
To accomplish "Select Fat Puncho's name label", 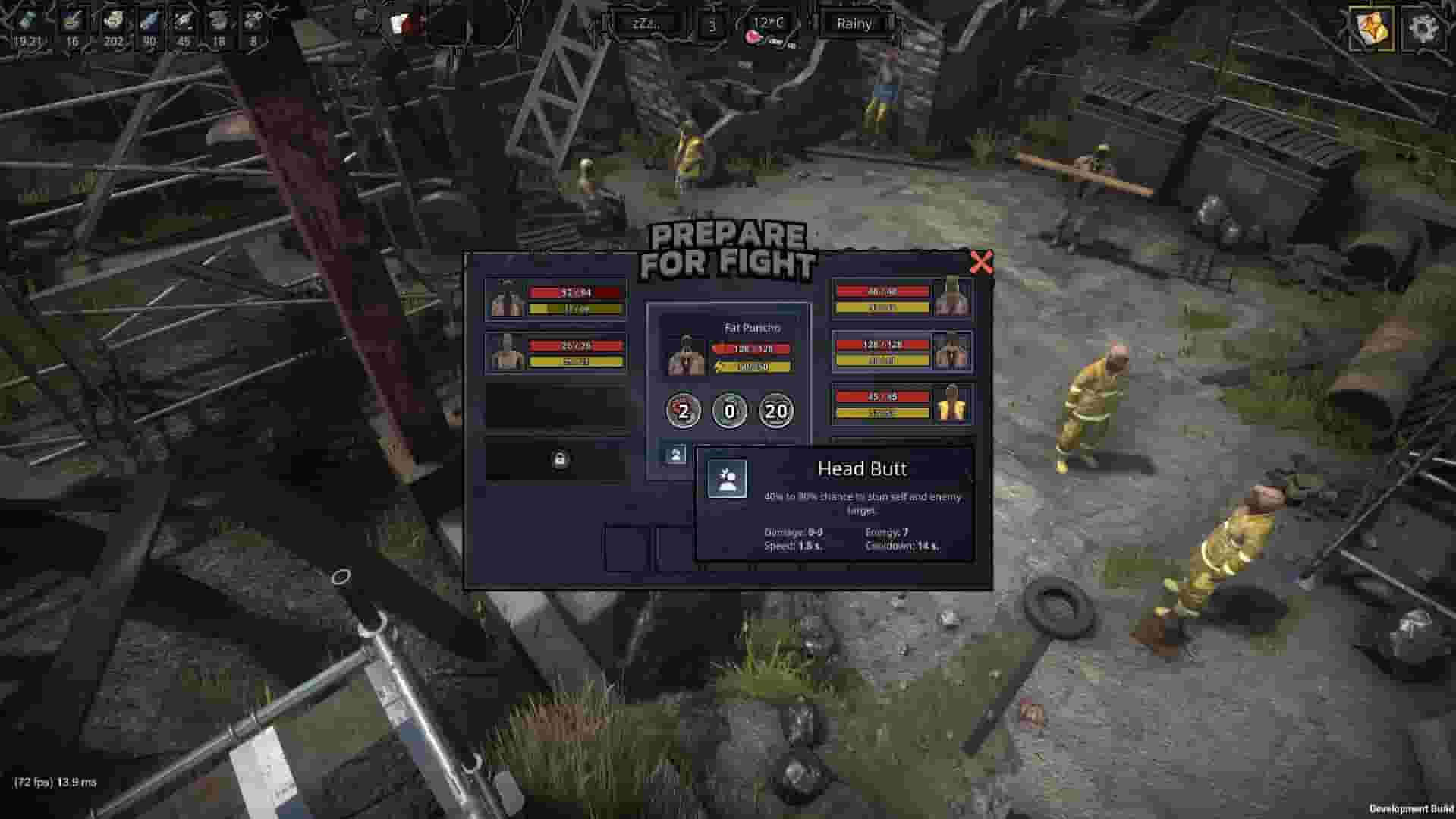I will (753, 328).
